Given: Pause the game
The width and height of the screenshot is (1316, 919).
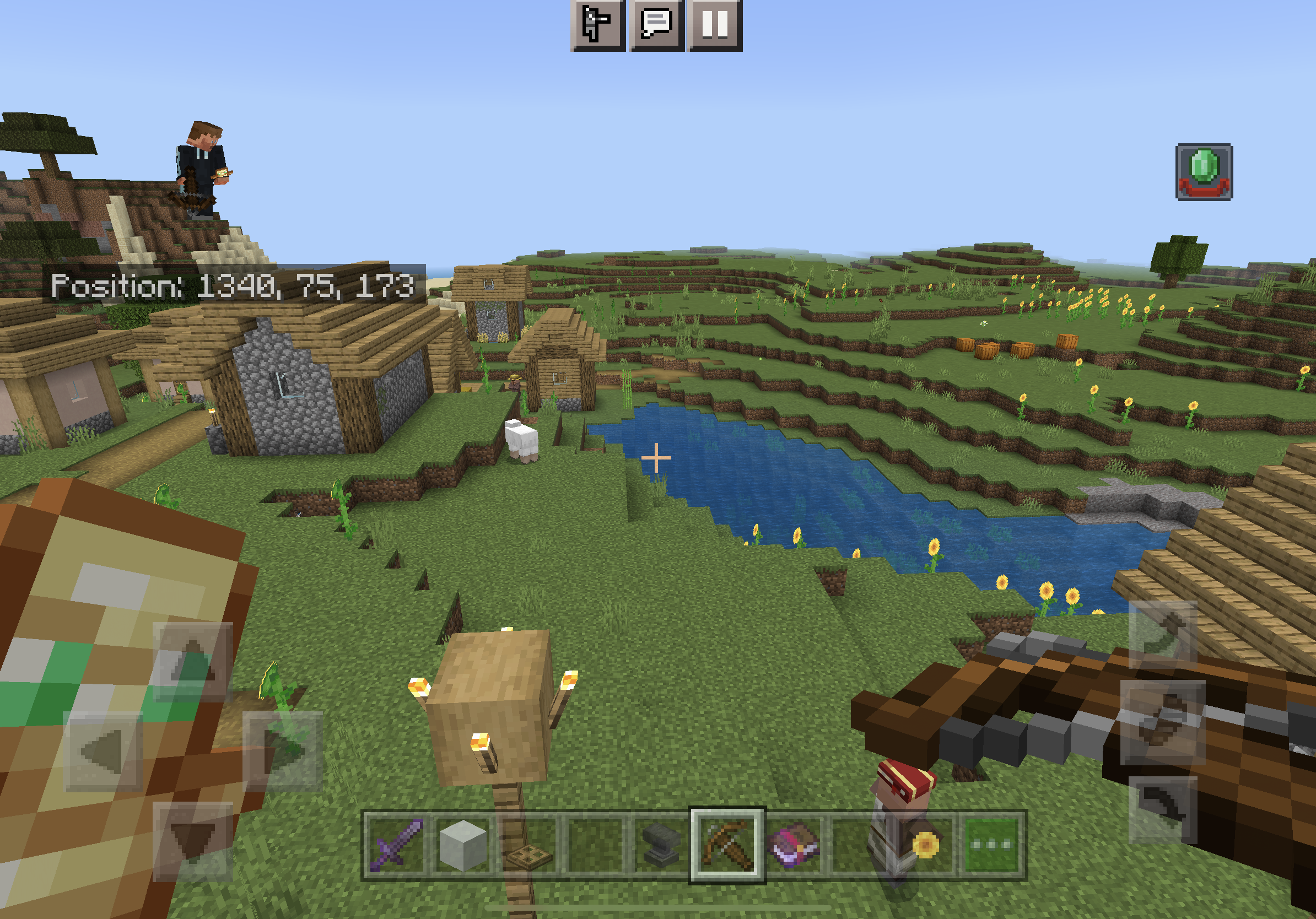Looking at the screenshot, I should [715, 25].
